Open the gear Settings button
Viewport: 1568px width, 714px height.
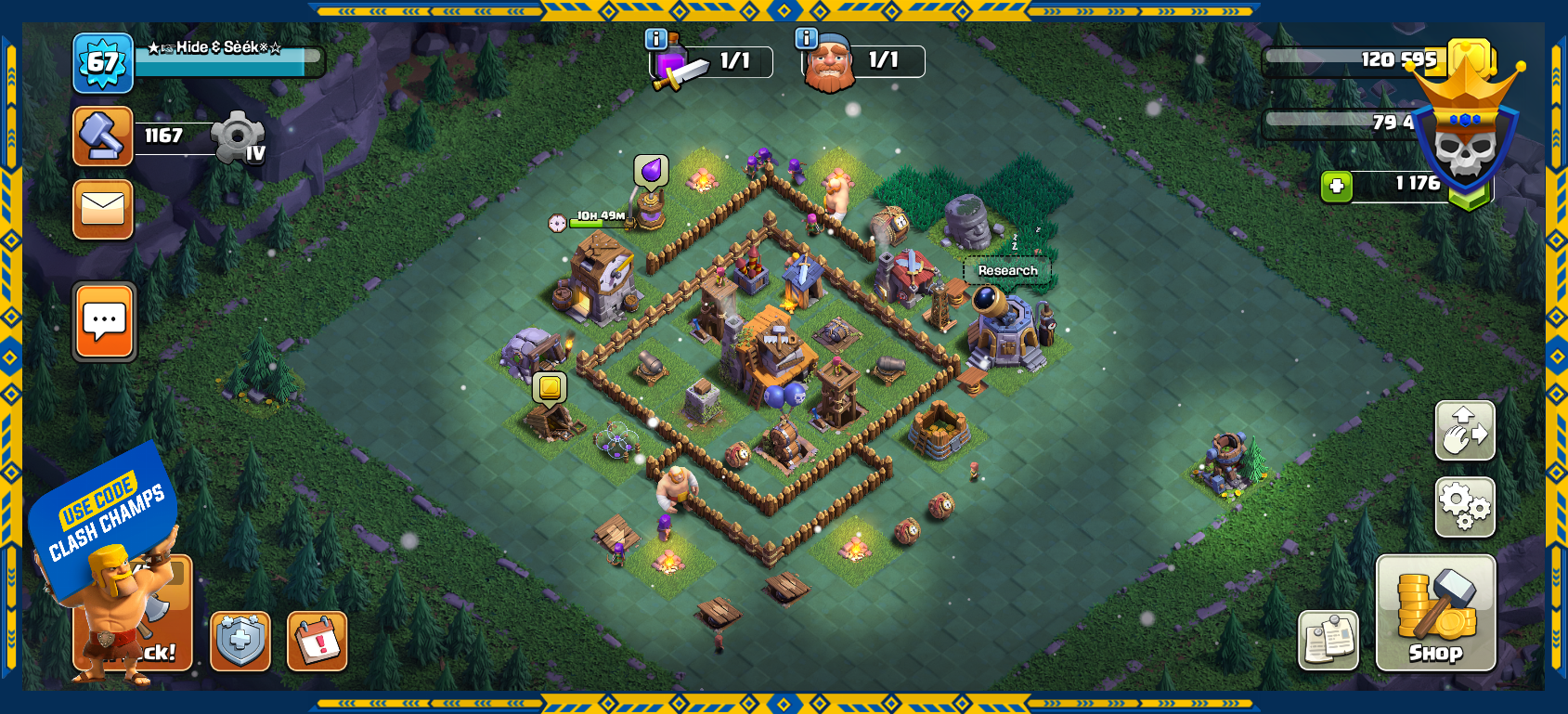(x=1465, y=507)
